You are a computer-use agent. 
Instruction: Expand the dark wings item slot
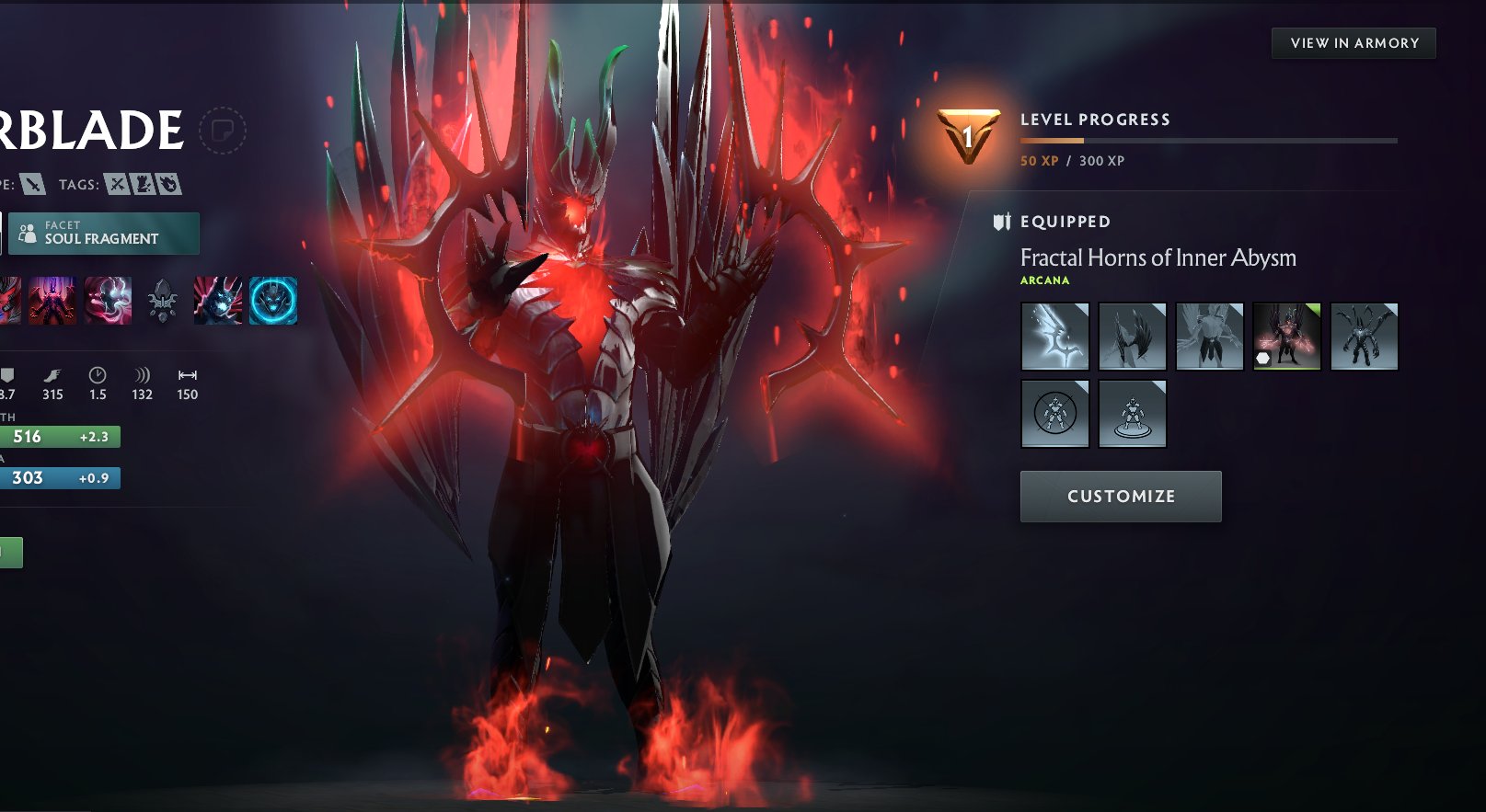[1132, 336]
